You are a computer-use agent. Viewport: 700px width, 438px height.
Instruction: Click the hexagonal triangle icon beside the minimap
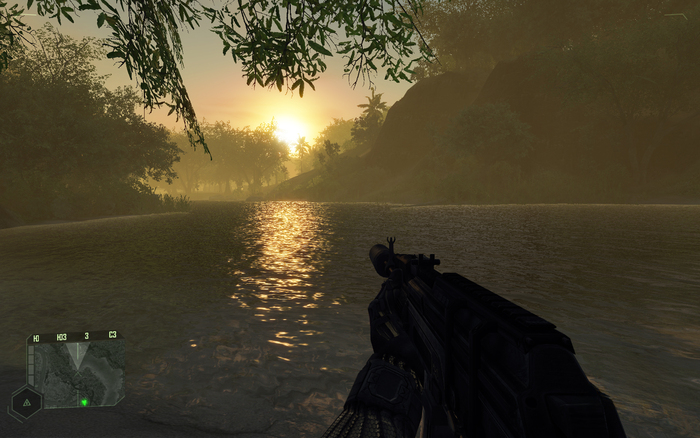(24, 402)
